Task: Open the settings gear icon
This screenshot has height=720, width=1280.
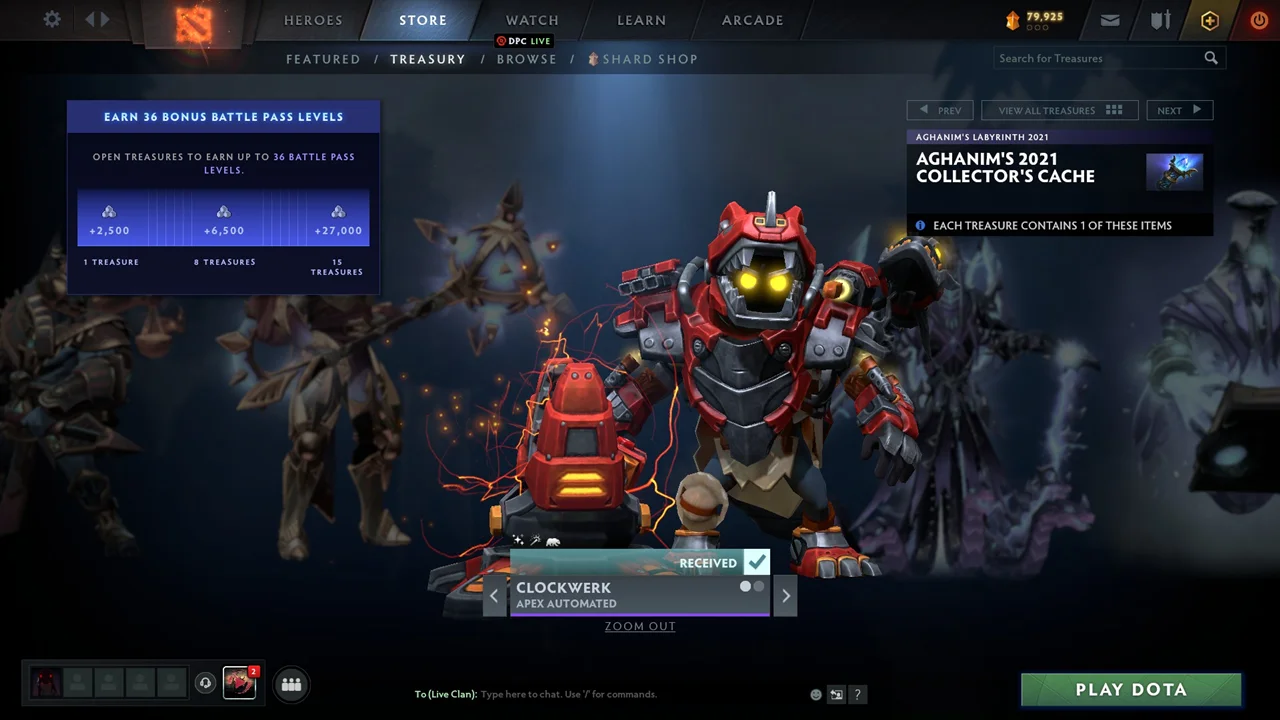Action: [52, 20]
